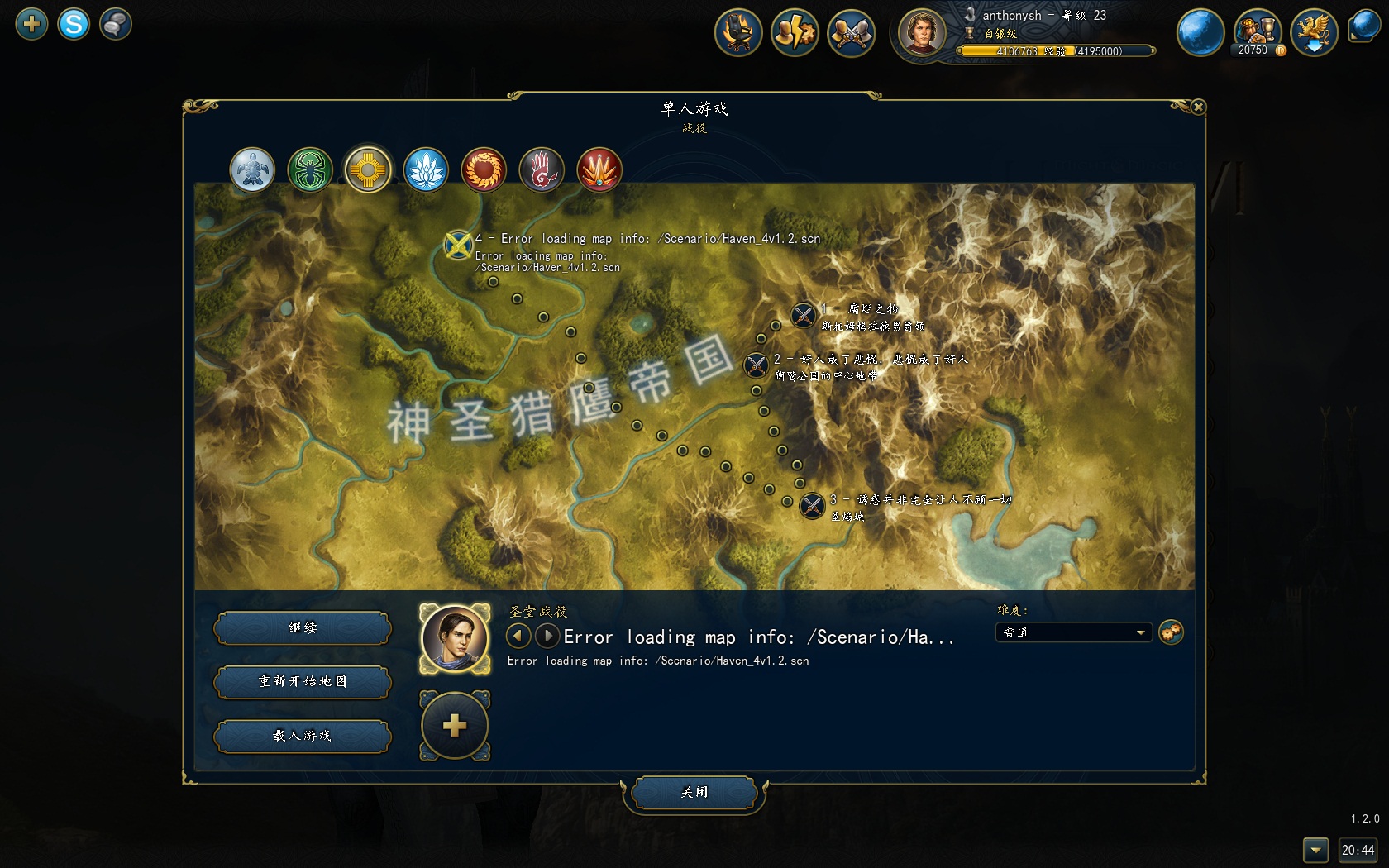Open the red flame crown campaign tab
The image size is (1389, 868).
click(599, 170)
